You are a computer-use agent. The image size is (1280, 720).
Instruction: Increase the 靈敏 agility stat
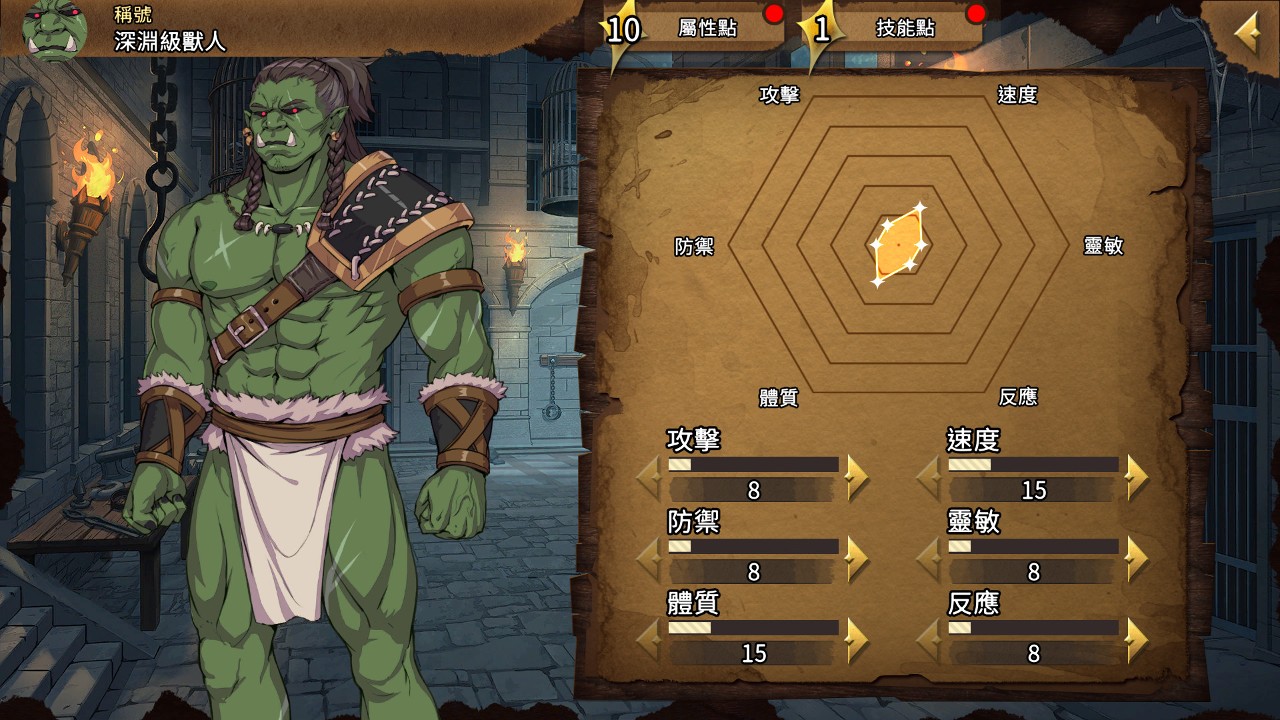tap(1136, 559)
